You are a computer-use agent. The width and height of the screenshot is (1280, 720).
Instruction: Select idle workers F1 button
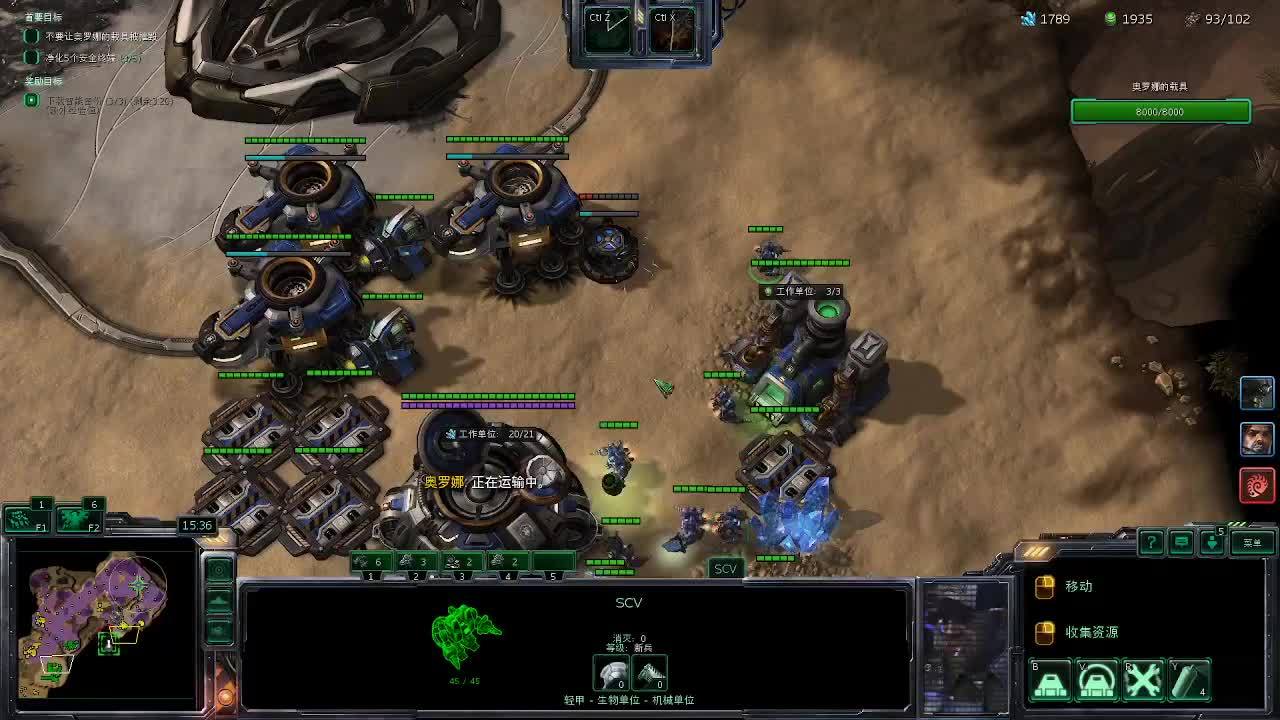click(28, 518)
